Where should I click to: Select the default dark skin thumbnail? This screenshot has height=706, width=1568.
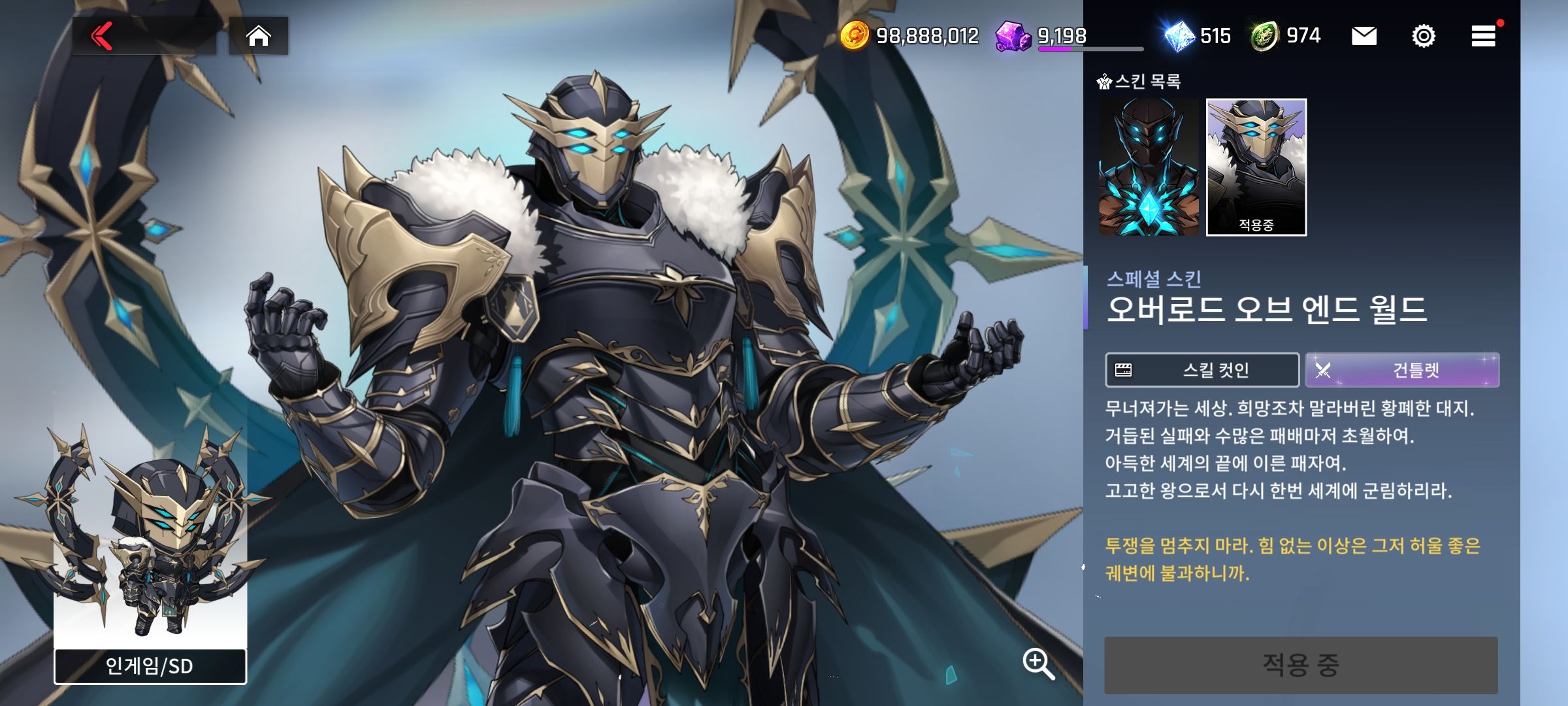(x=1149, y=167)
